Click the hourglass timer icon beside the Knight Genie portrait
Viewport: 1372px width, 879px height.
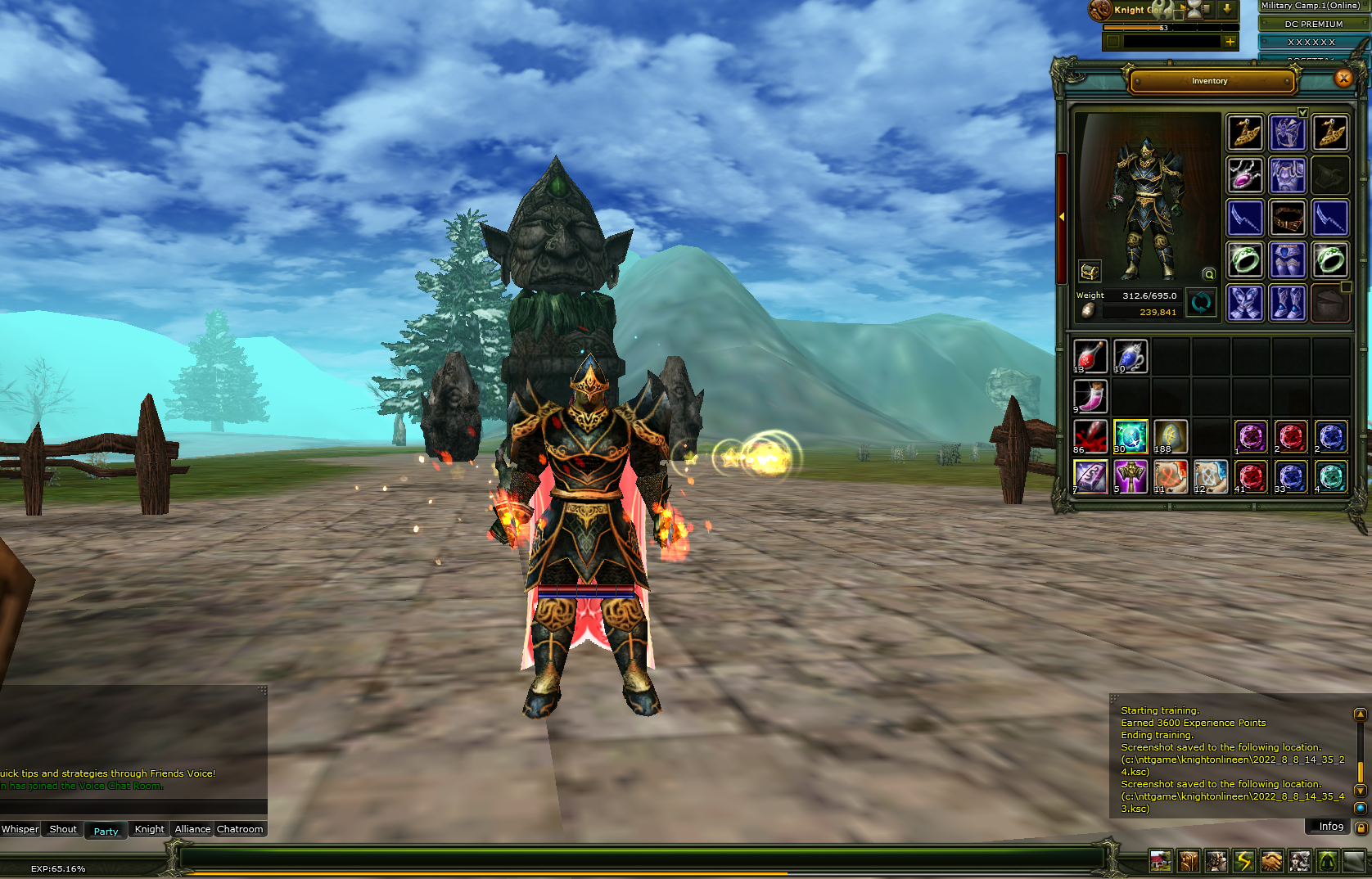point(1194,11)
